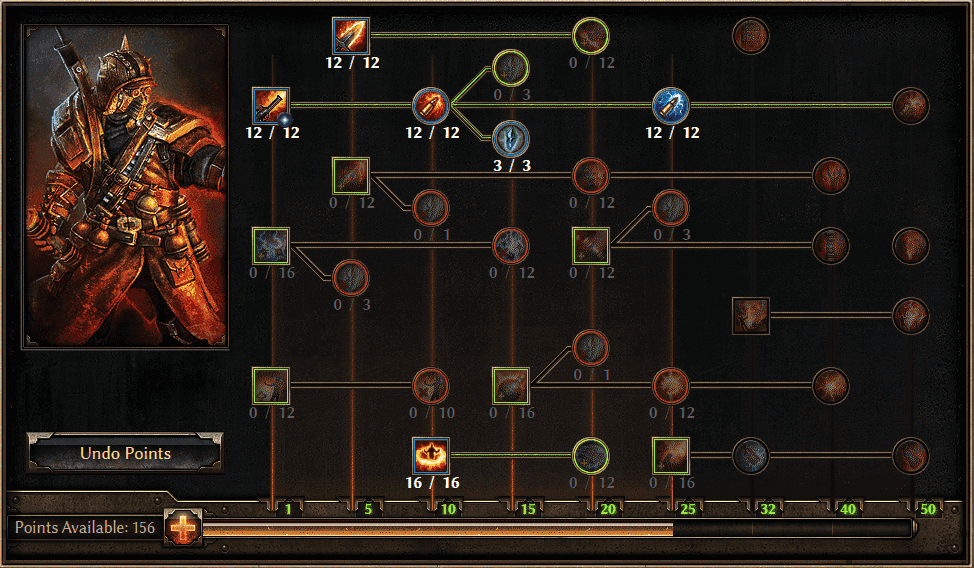
Task: Click the flaming crown skill at 16/16
Action: tap(431, 456)
